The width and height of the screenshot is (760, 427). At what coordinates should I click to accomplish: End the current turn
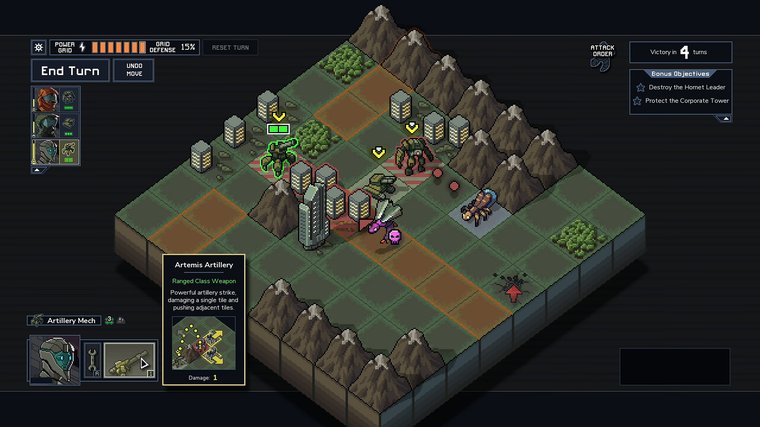pos(70,70)
